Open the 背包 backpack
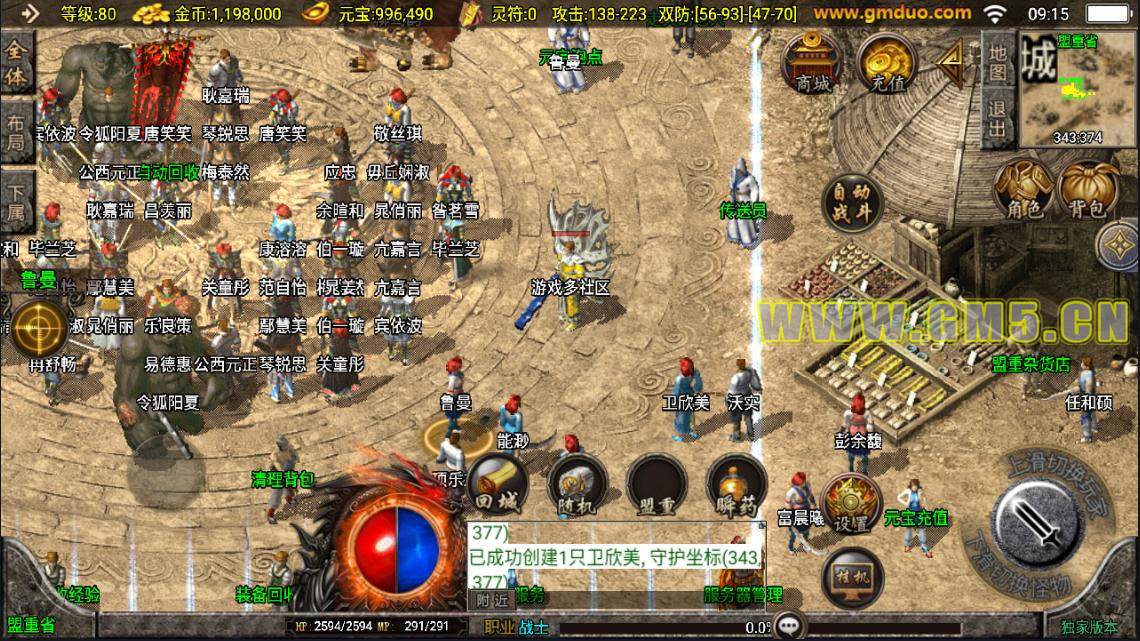Viewport: 1140px width, 641px height. point(1088,189)
